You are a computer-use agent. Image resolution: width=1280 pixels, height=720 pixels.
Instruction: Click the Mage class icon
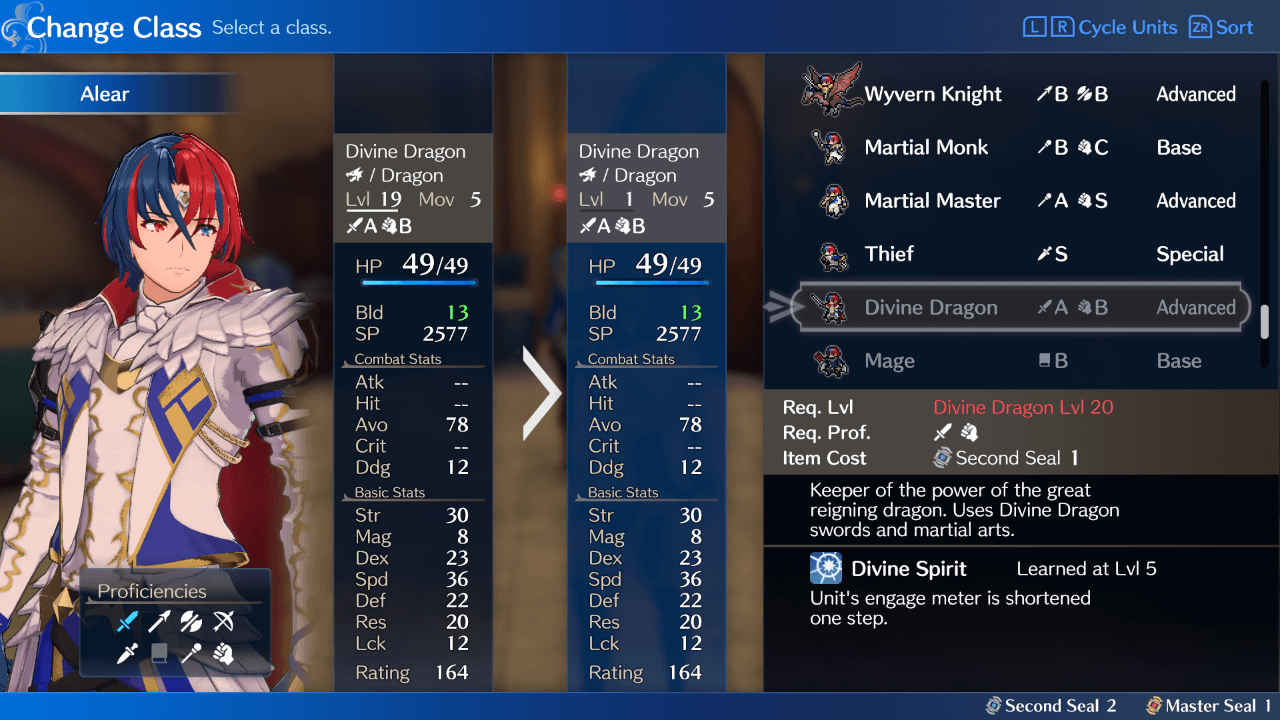click(834, 360)
